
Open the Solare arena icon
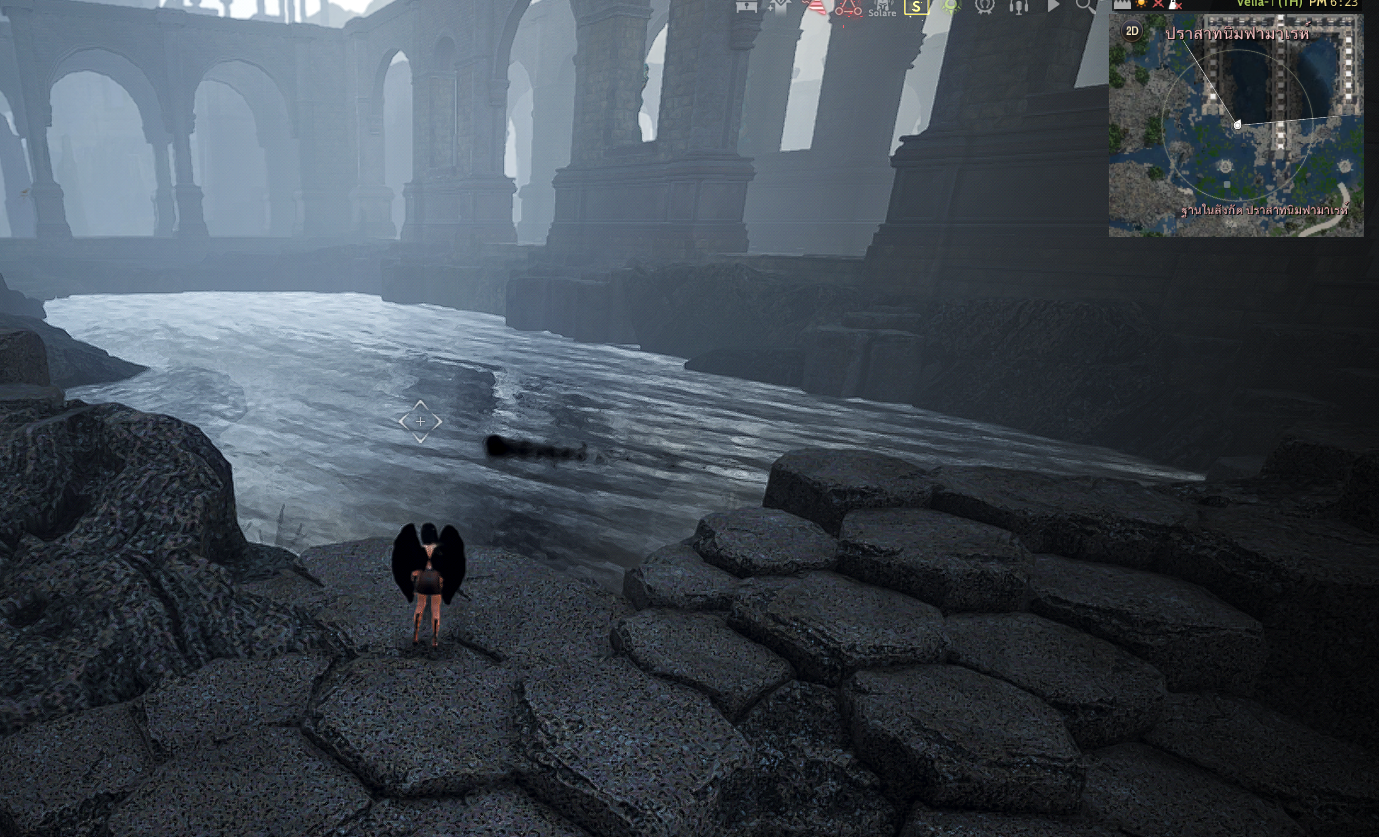[x=882, y=8]
